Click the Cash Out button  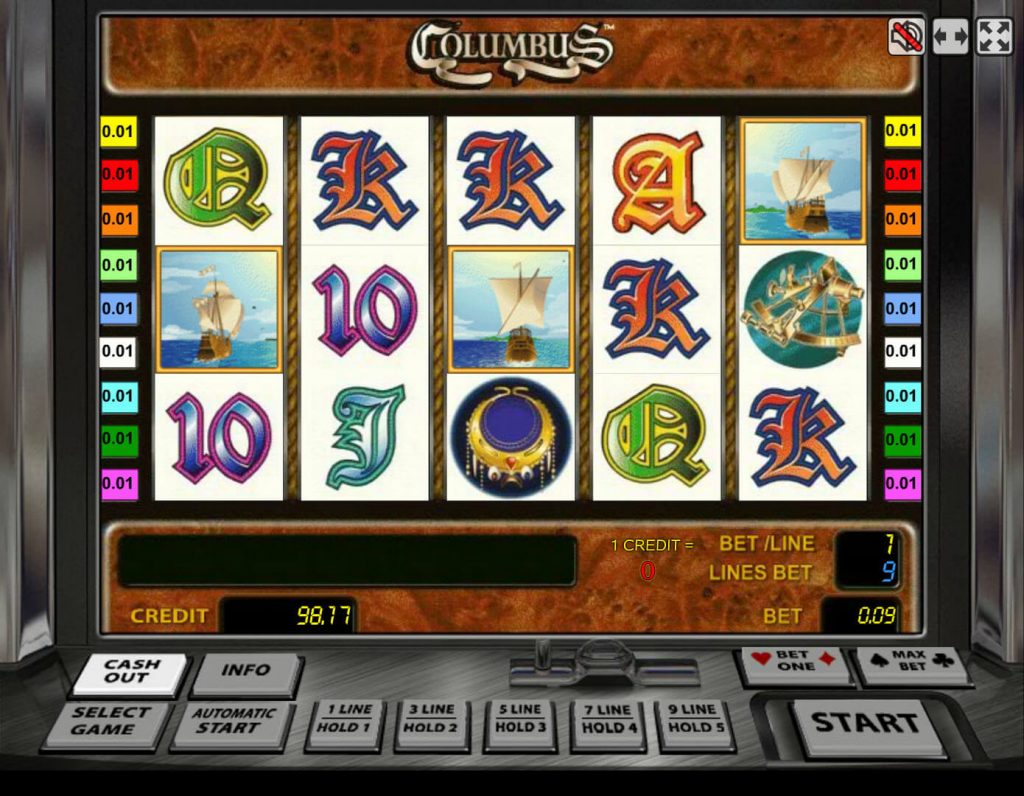(130, 673)
